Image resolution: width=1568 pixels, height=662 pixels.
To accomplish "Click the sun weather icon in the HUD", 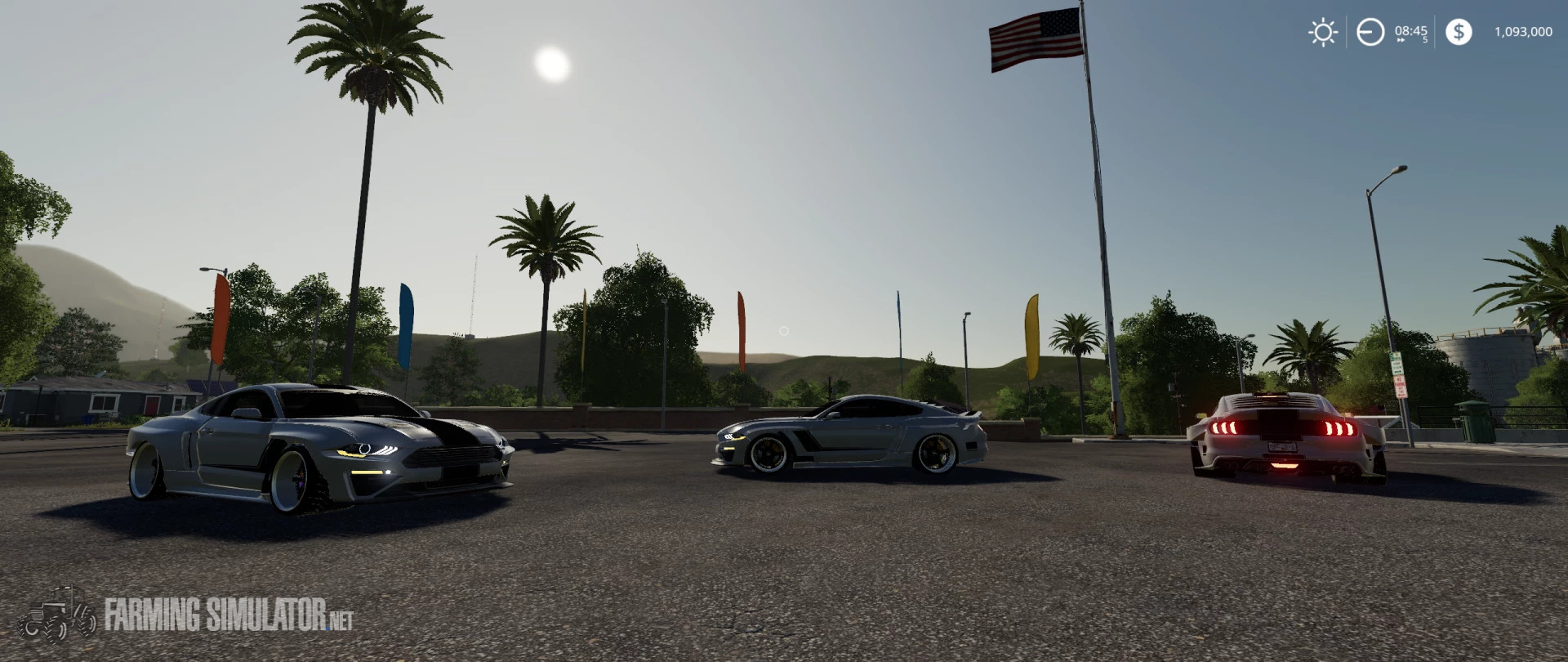I will pos(1322,31).
